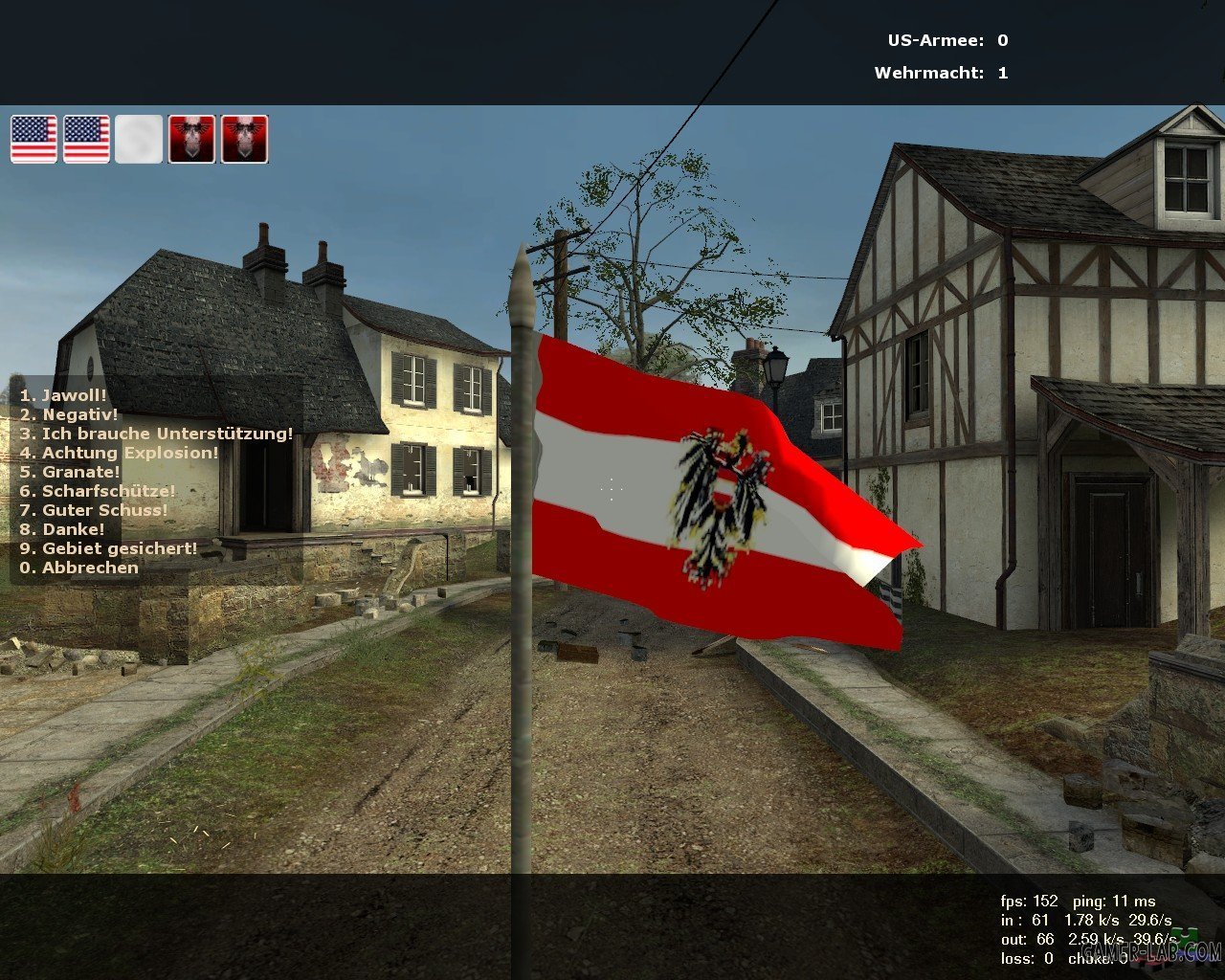This screenshot has width=1225, height=980.
Task: Click the neutral white capture point icon
Action: tap(139, 140)
